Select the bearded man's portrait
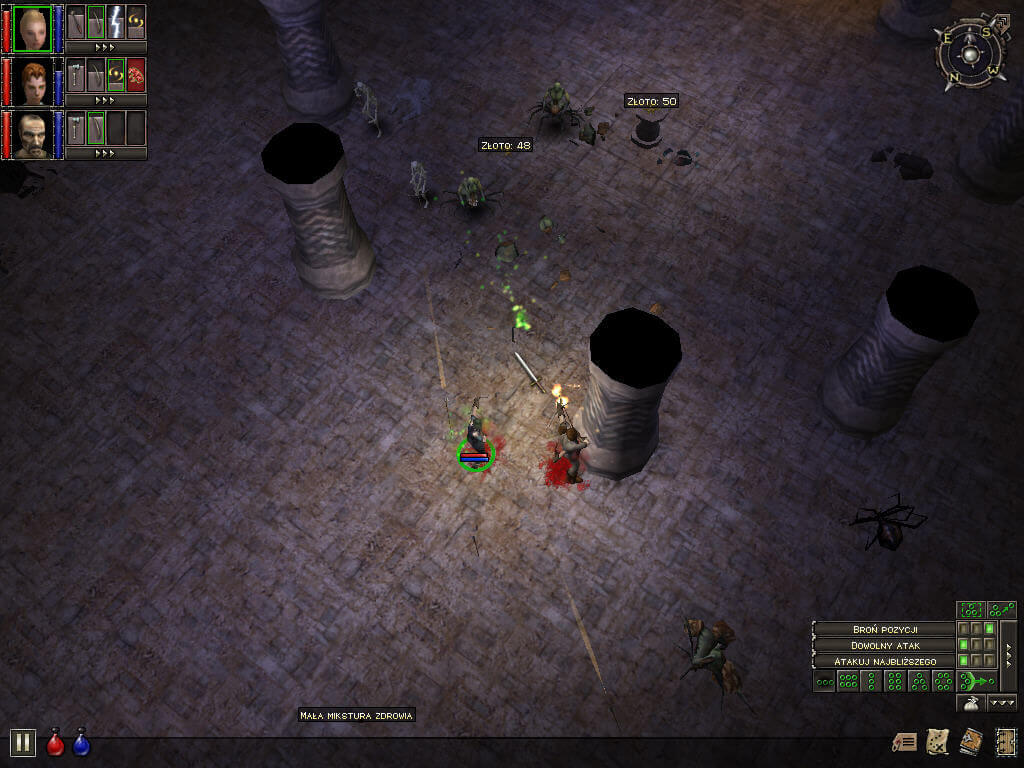 click(x=32, y=135)
